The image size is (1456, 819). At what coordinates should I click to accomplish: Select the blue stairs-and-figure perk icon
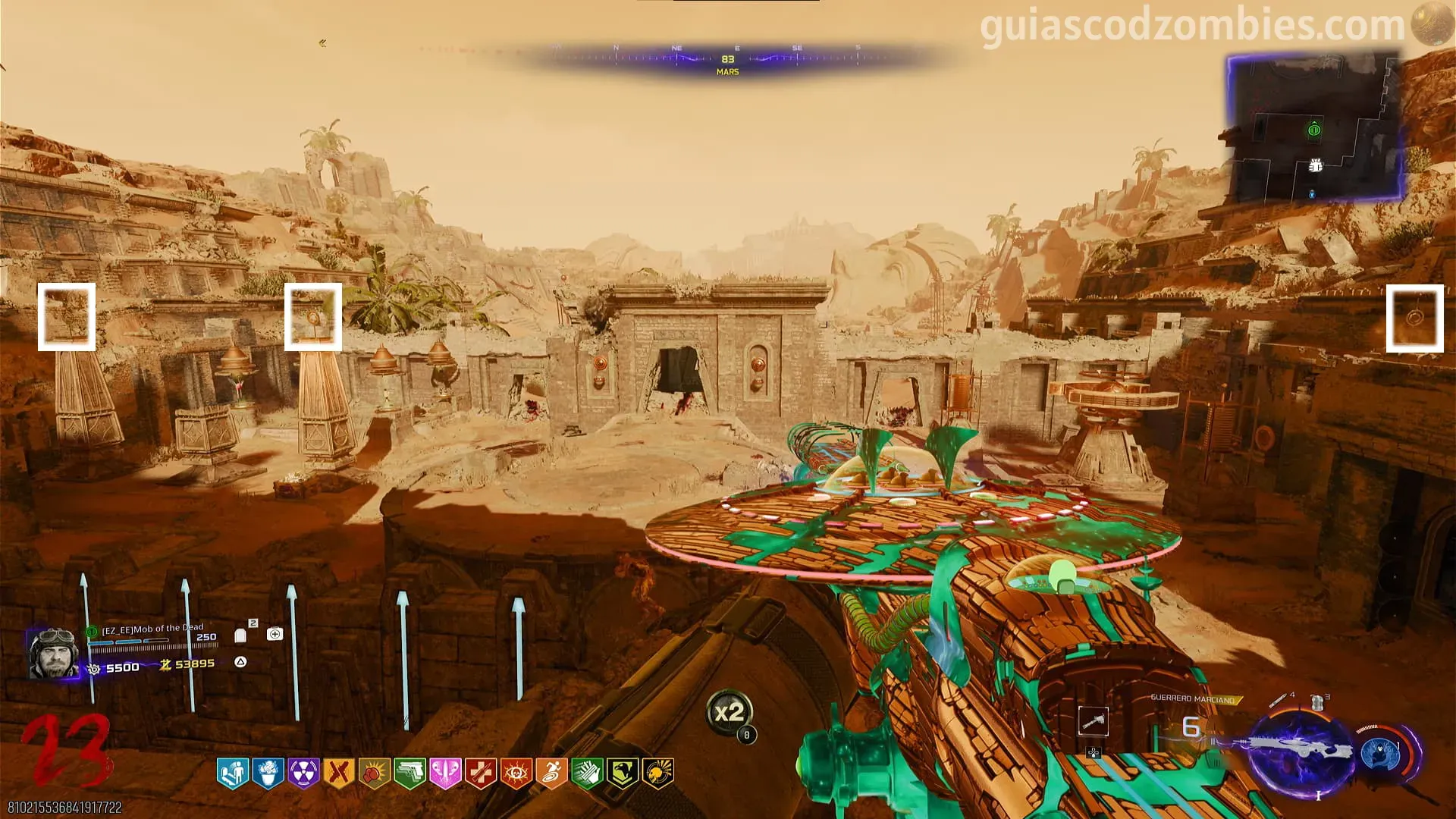click(x=233, y=773)
